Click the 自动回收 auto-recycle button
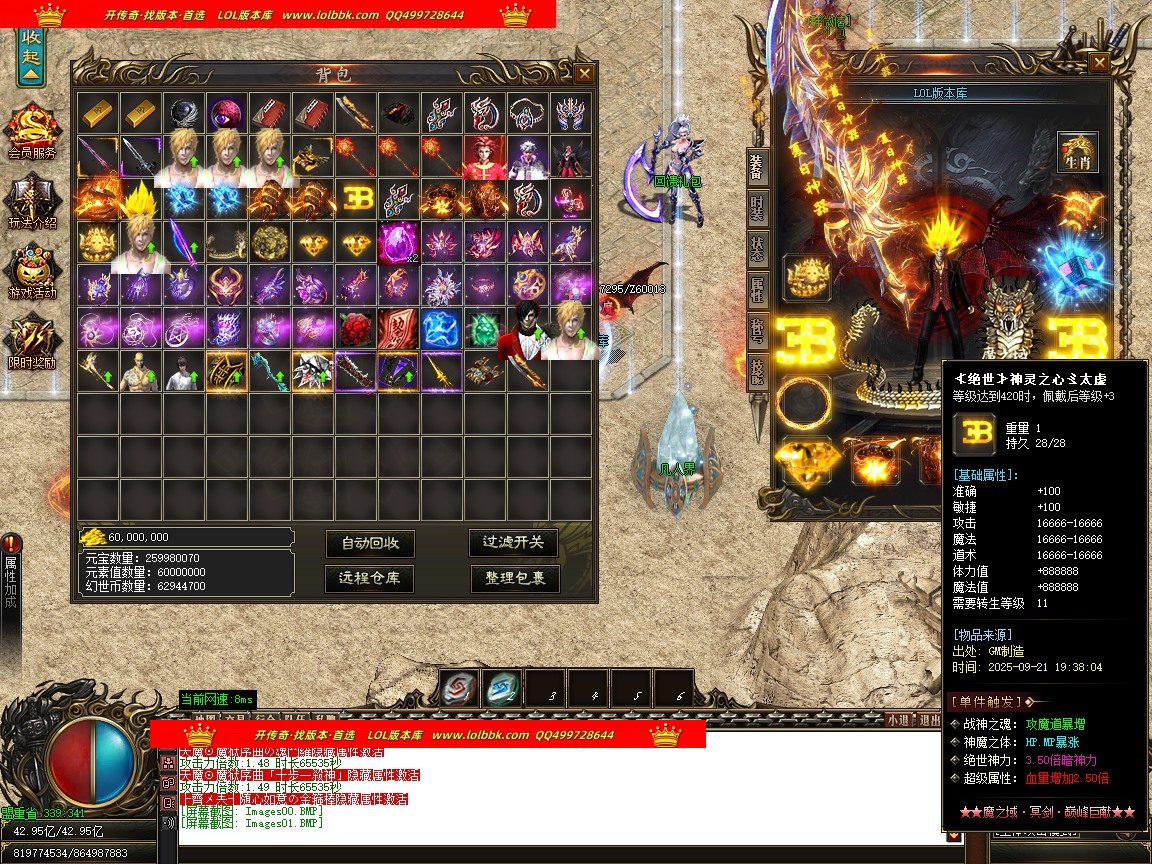 pyautogui.click(x=370, y=543)
